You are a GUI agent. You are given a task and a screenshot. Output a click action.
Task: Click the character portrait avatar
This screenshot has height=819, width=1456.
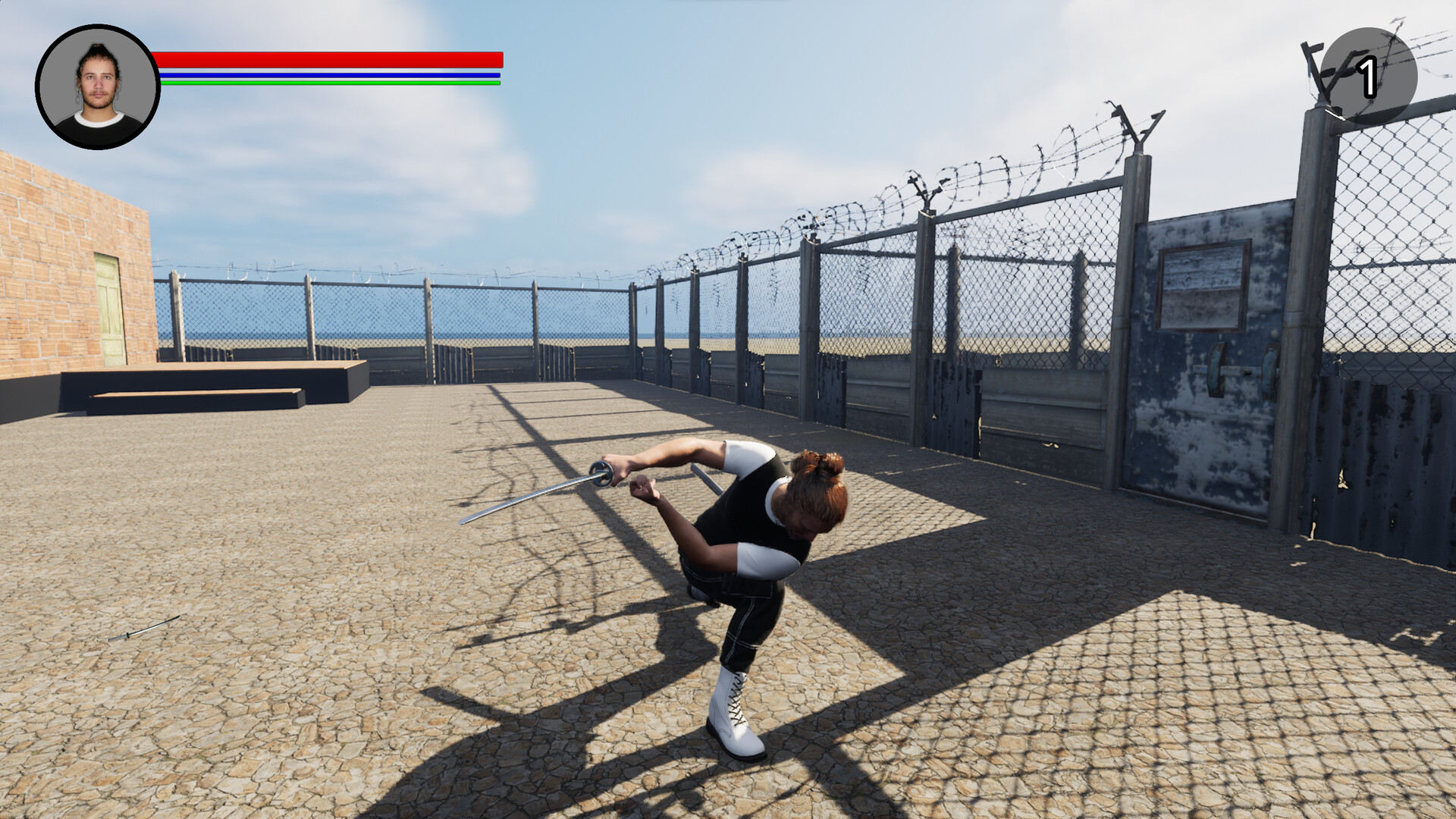pyautogui.click(x=96, y=83)
